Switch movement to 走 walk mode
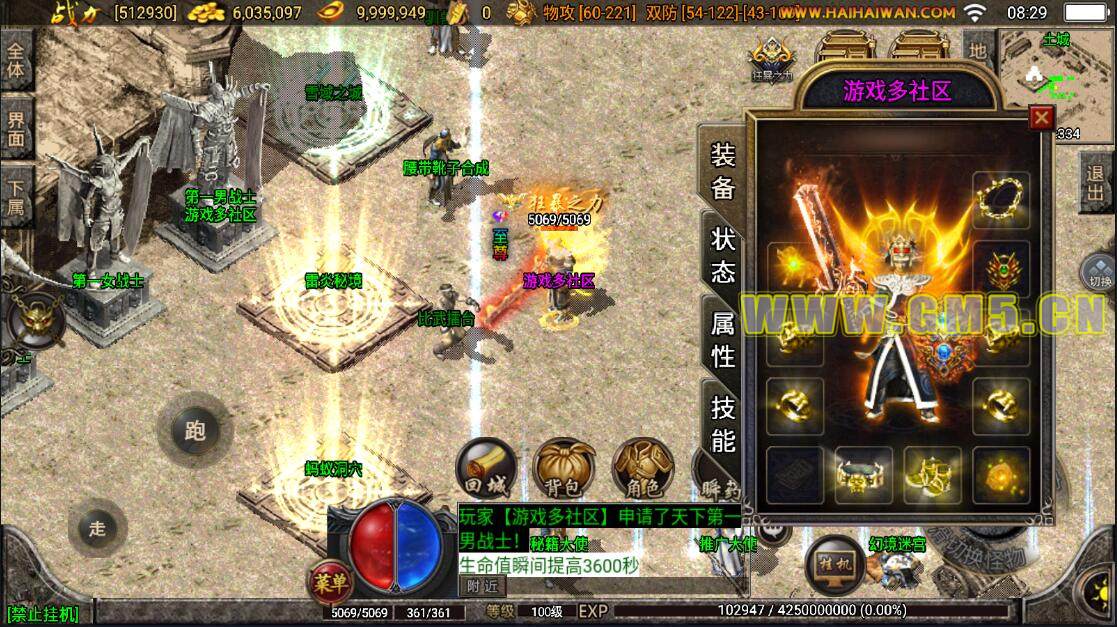The image size is (1117, 627). pos(97,529)
